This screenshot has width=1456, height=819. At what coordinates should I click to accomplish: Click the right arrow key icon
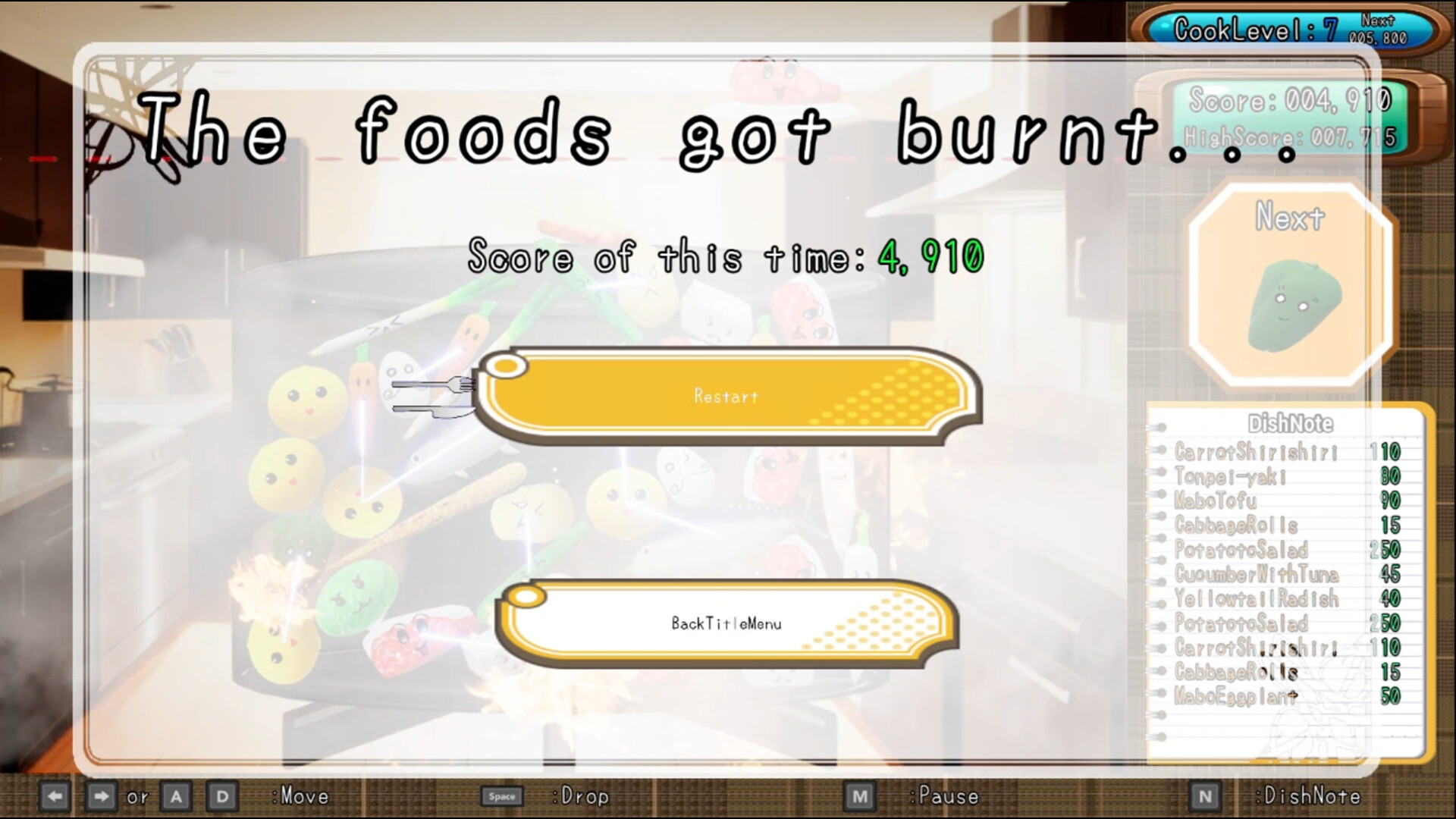101,796
